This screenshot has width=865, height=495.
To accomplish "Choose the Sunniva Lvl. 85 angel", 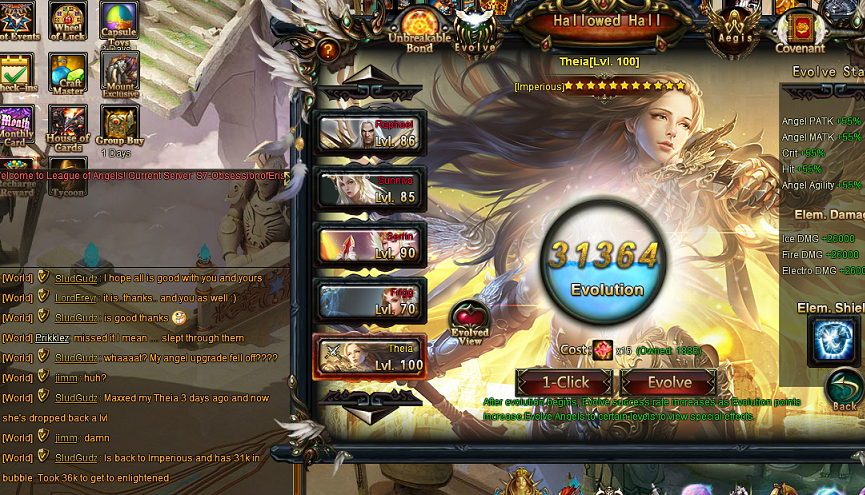I will pyautogui.click(x=371, y=189).
